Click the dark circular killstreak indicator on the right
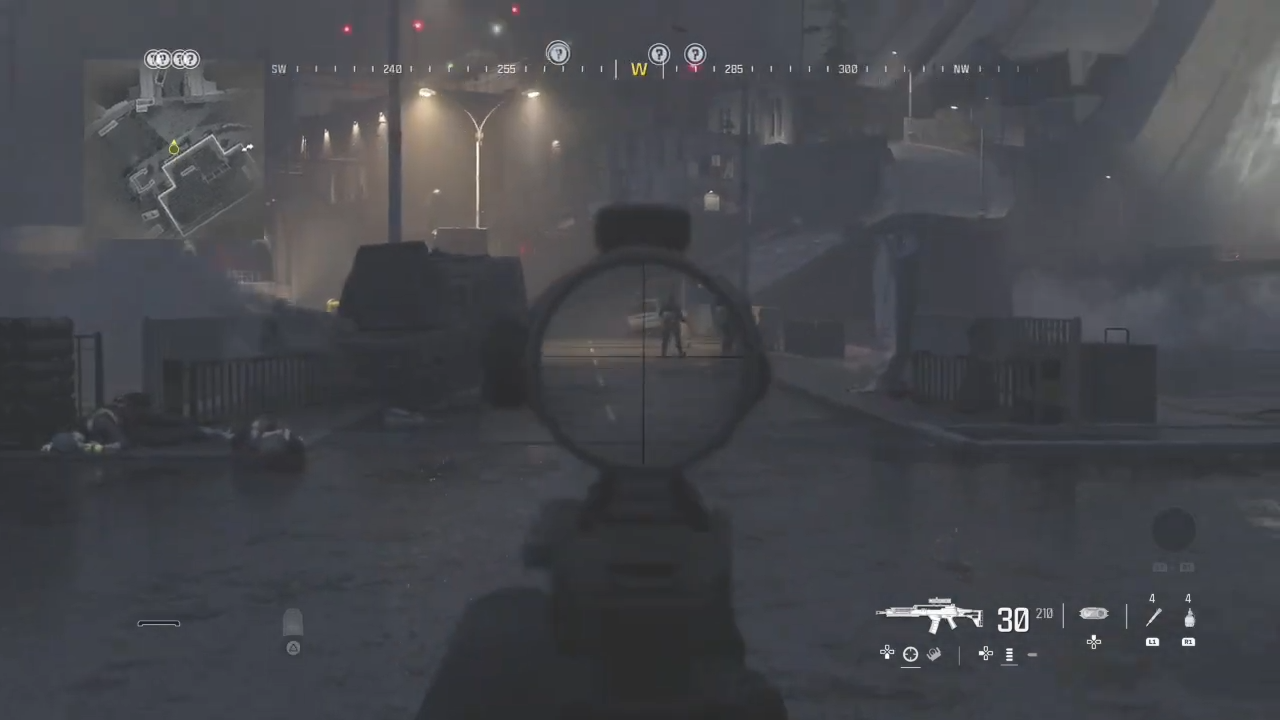 (1174, 531)
